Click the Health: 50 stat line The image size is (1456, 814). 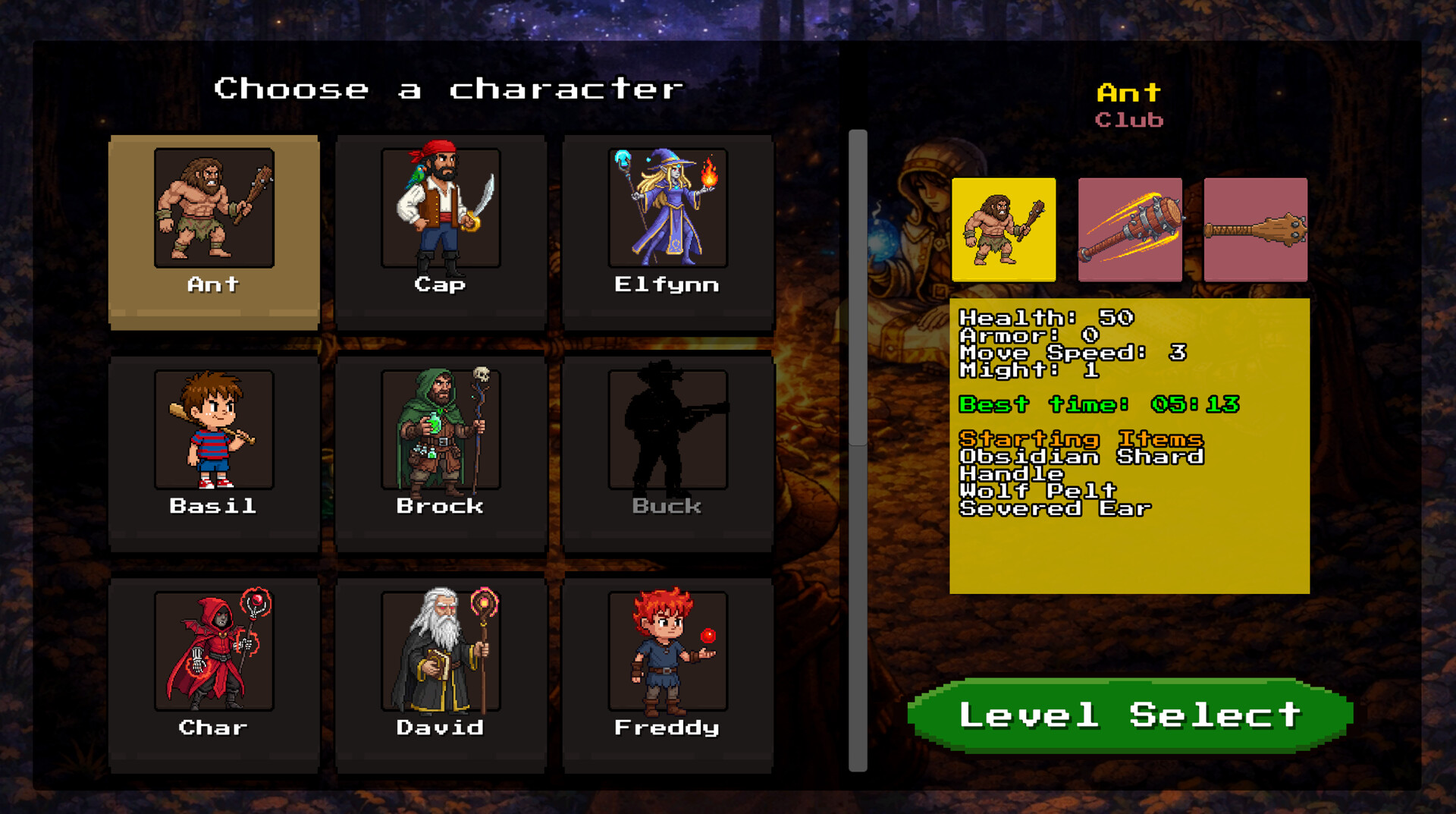click(x=1045, y=319)
